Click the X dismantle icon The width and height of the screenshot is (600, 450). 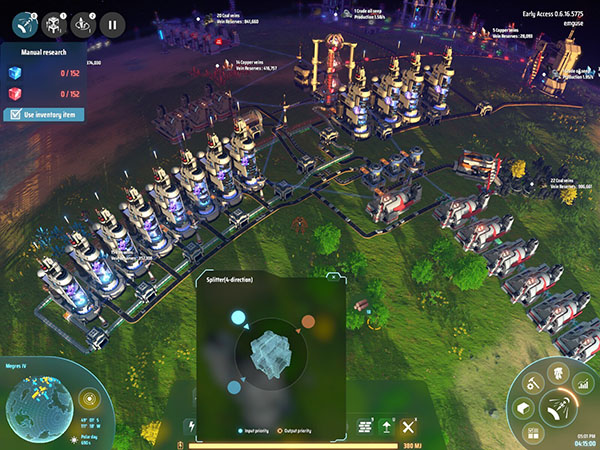tap(407, 427)
